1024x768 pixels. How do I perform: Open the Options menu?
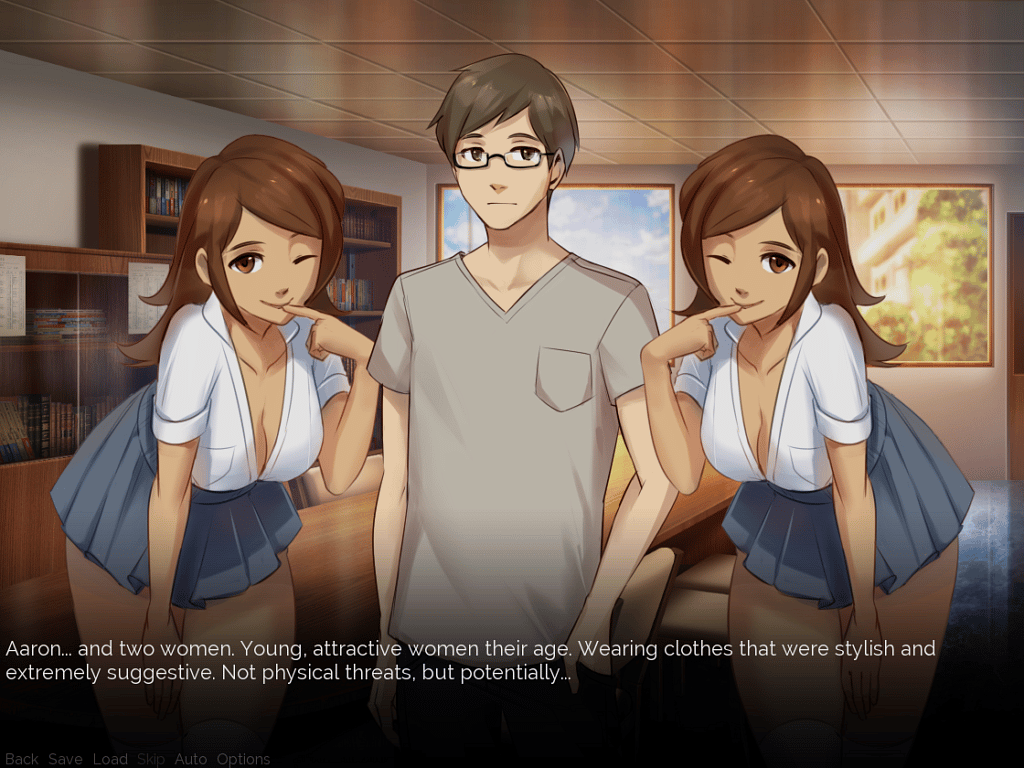tap(243, 759)
